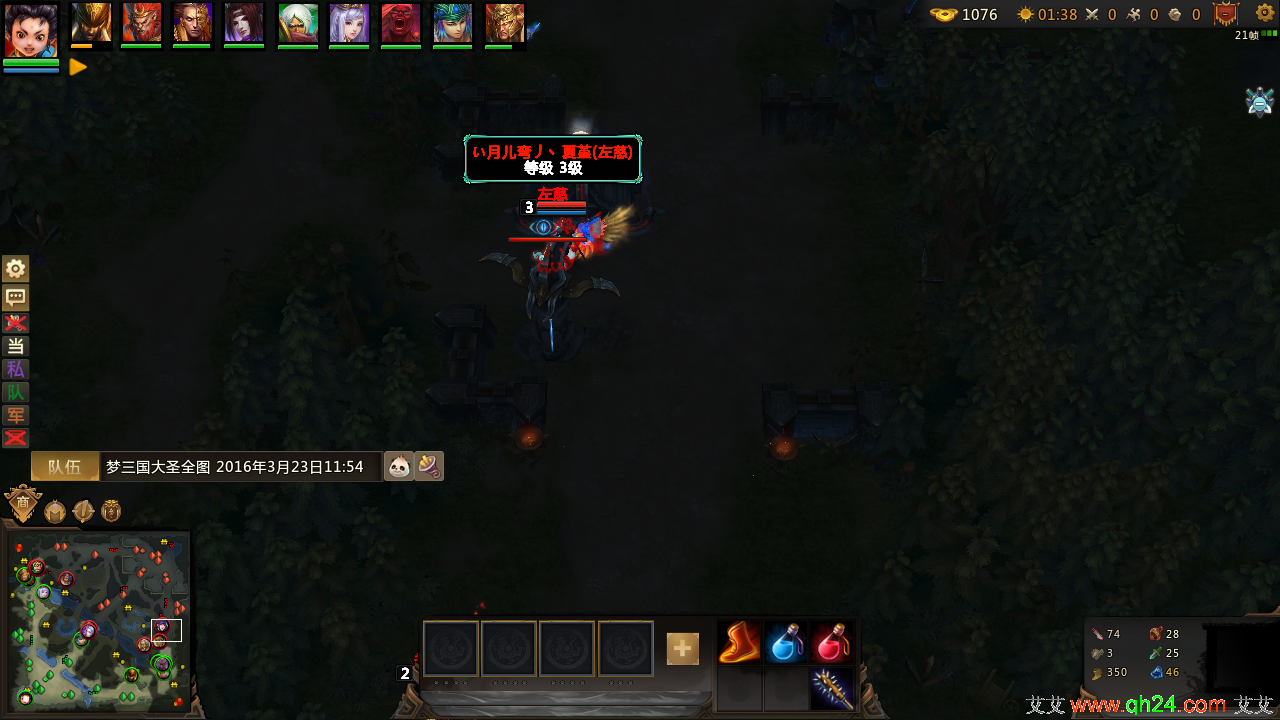1280x720 pixels.
Task: Click the minimap
Action: tap(98, 622)
